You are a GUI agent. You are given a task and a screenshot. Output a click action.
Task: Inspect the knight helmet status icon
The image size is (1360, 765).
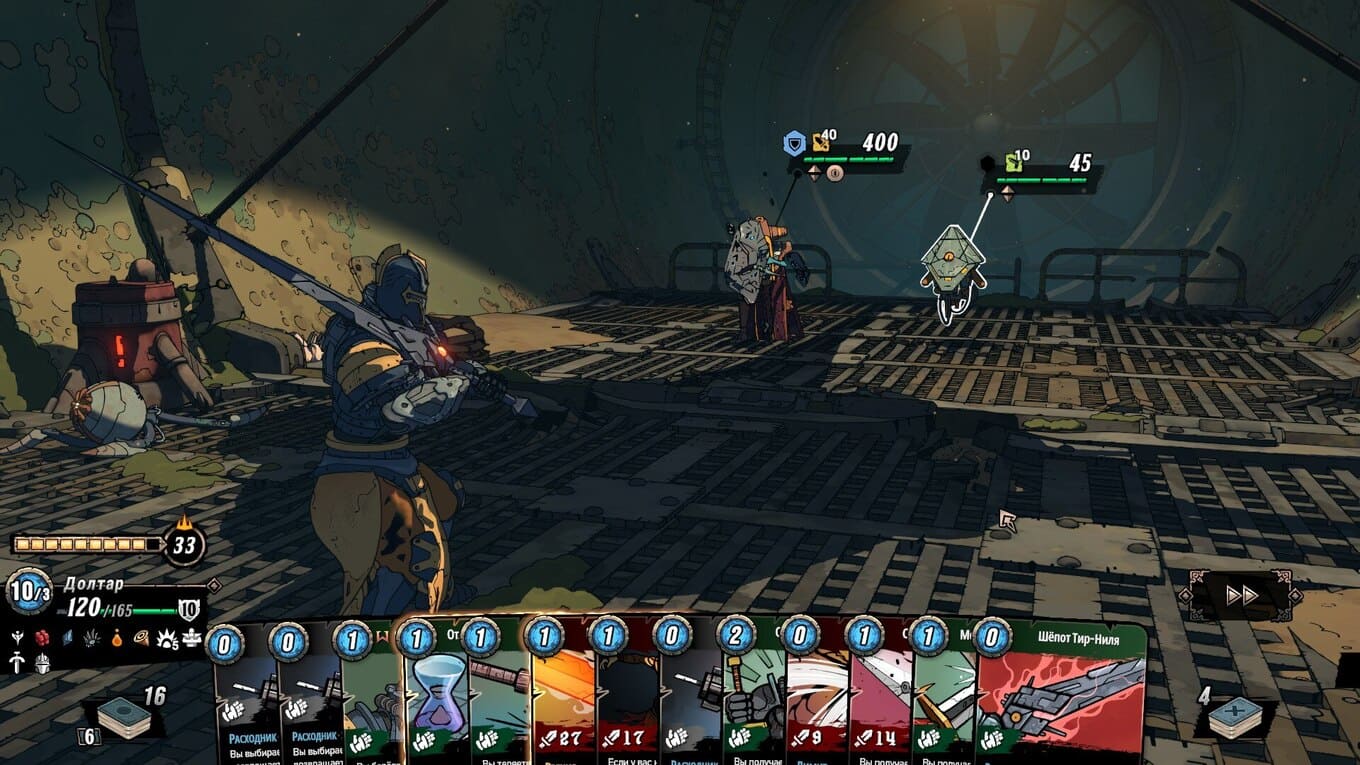tap(42, 661)
